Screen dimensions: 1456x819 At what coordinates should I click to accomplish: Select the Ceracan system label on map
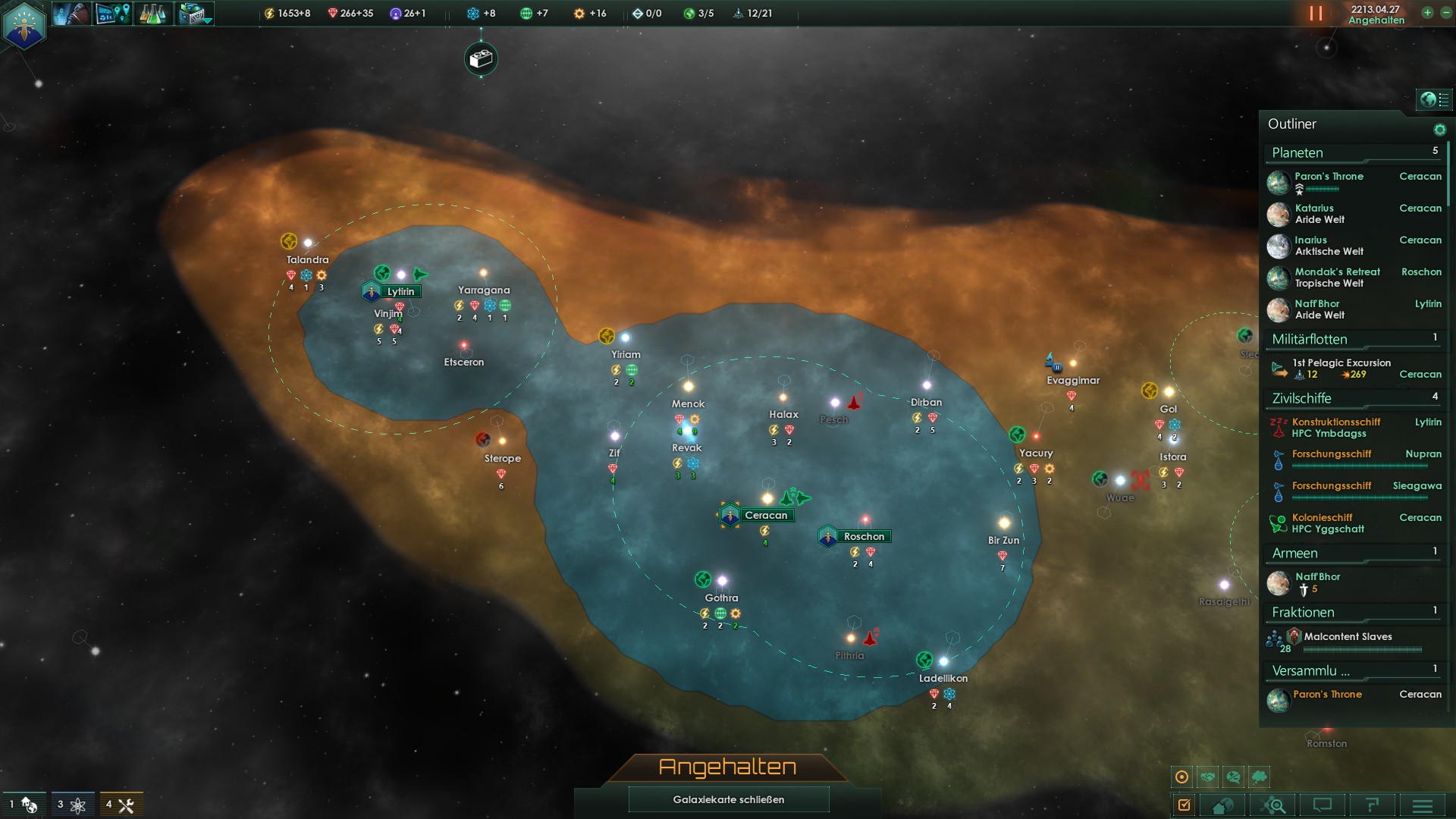click(x=766, y=516)
